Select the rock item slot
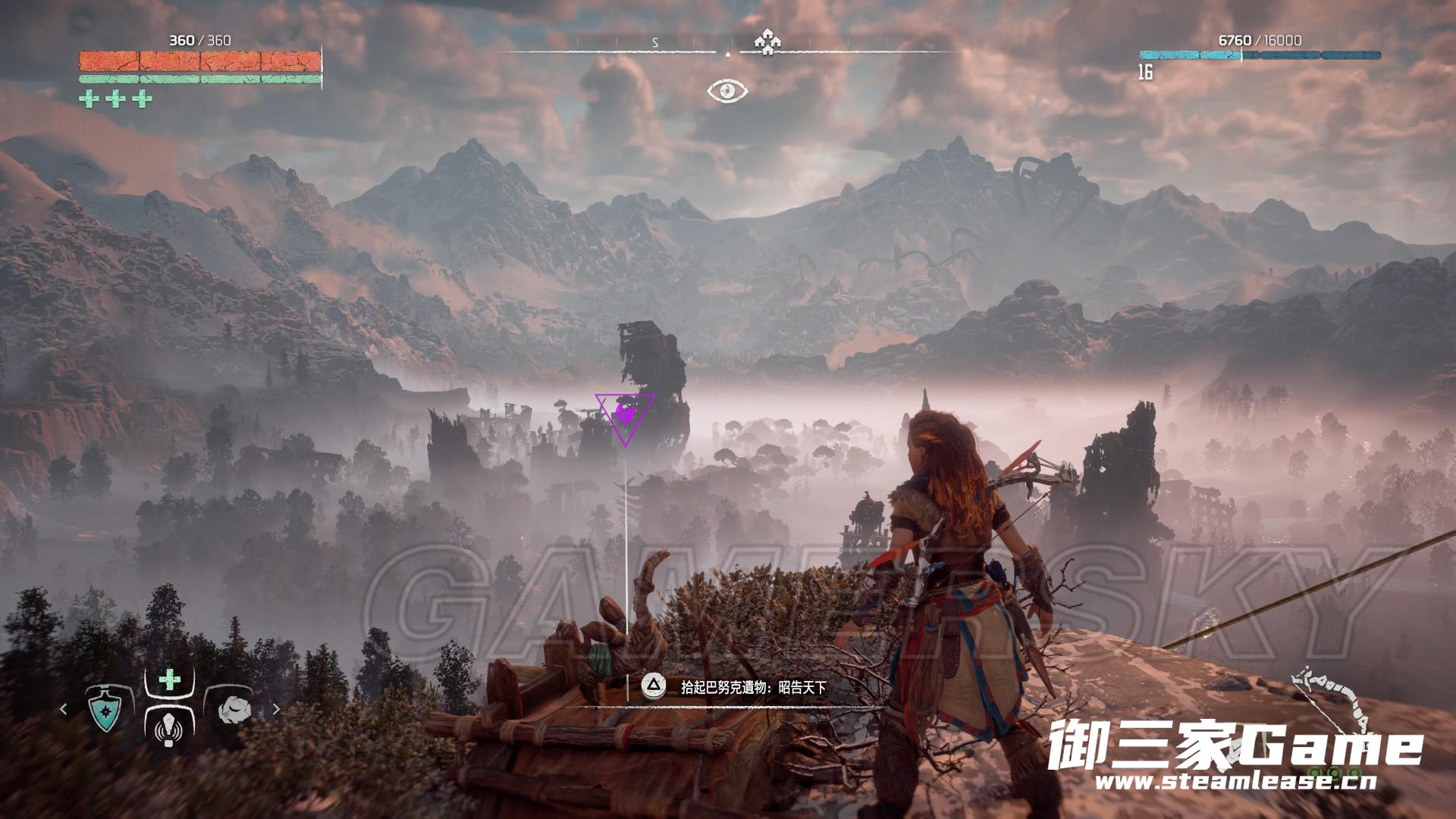1456x819 pixels. click(232, 710)
